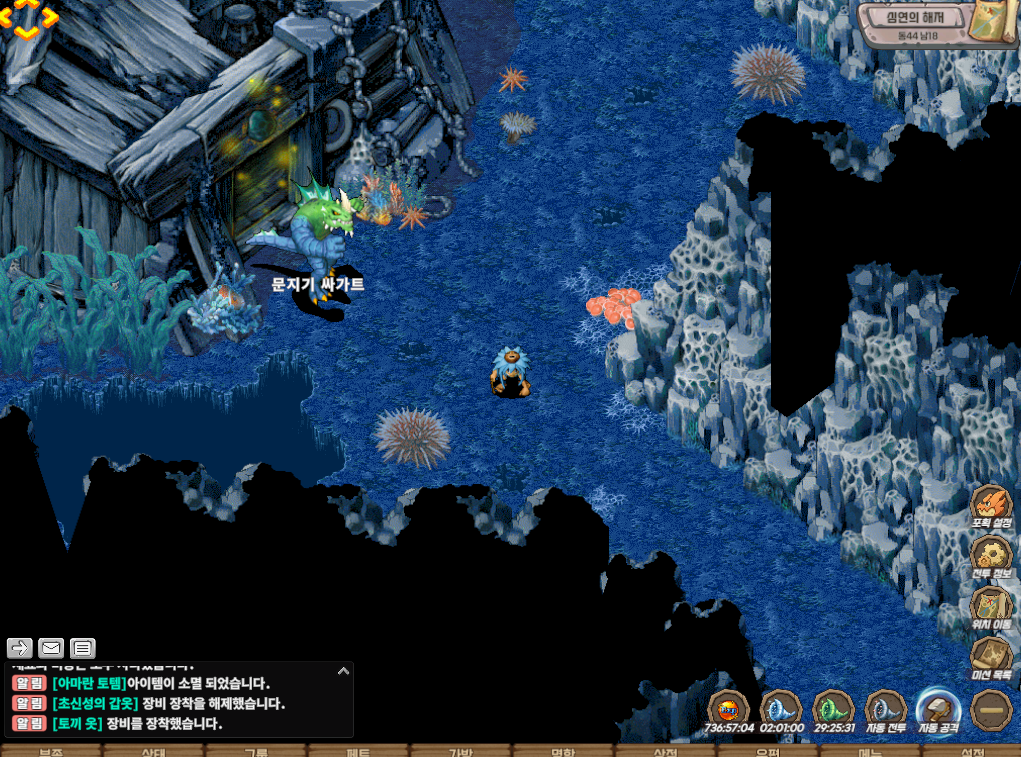
Task: Click the Exp boost timer icon
Action: (729, 709)
